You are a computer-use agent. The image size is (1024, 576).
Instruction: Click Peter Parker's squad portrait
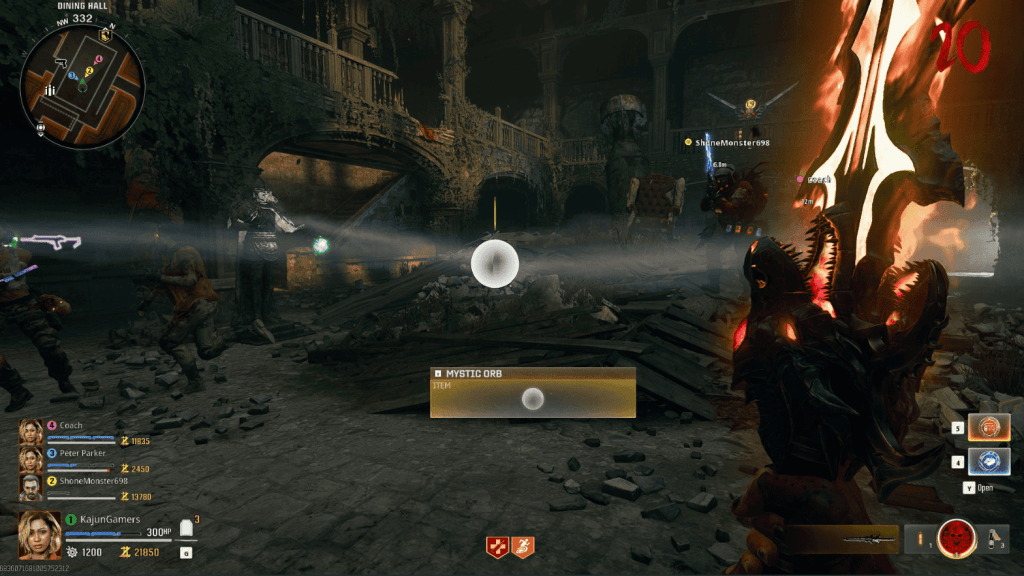pyautogui.click(x=31, y=459)
